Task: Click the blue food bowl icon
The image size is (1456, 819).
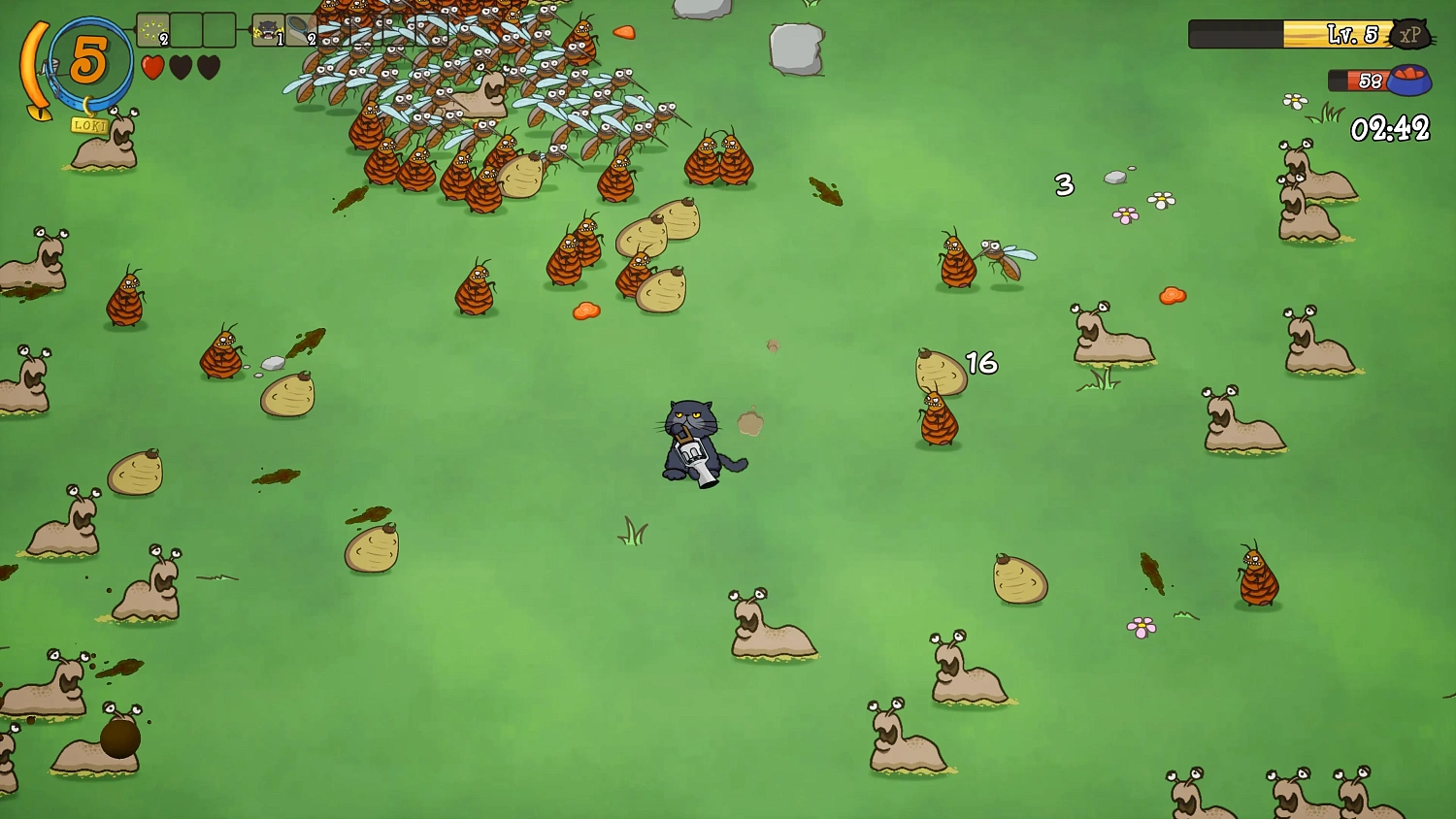Action: pyautogui.click(x=1407, y=80)
